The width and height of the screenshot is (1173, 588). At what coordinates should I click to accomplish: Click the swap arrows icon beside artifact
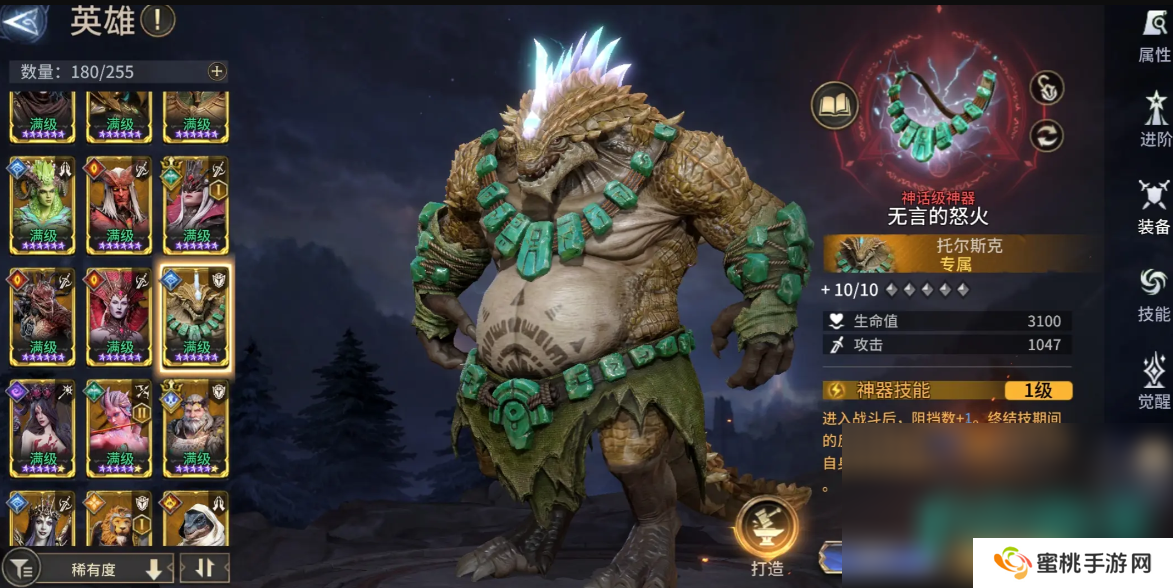(1046, 135)
